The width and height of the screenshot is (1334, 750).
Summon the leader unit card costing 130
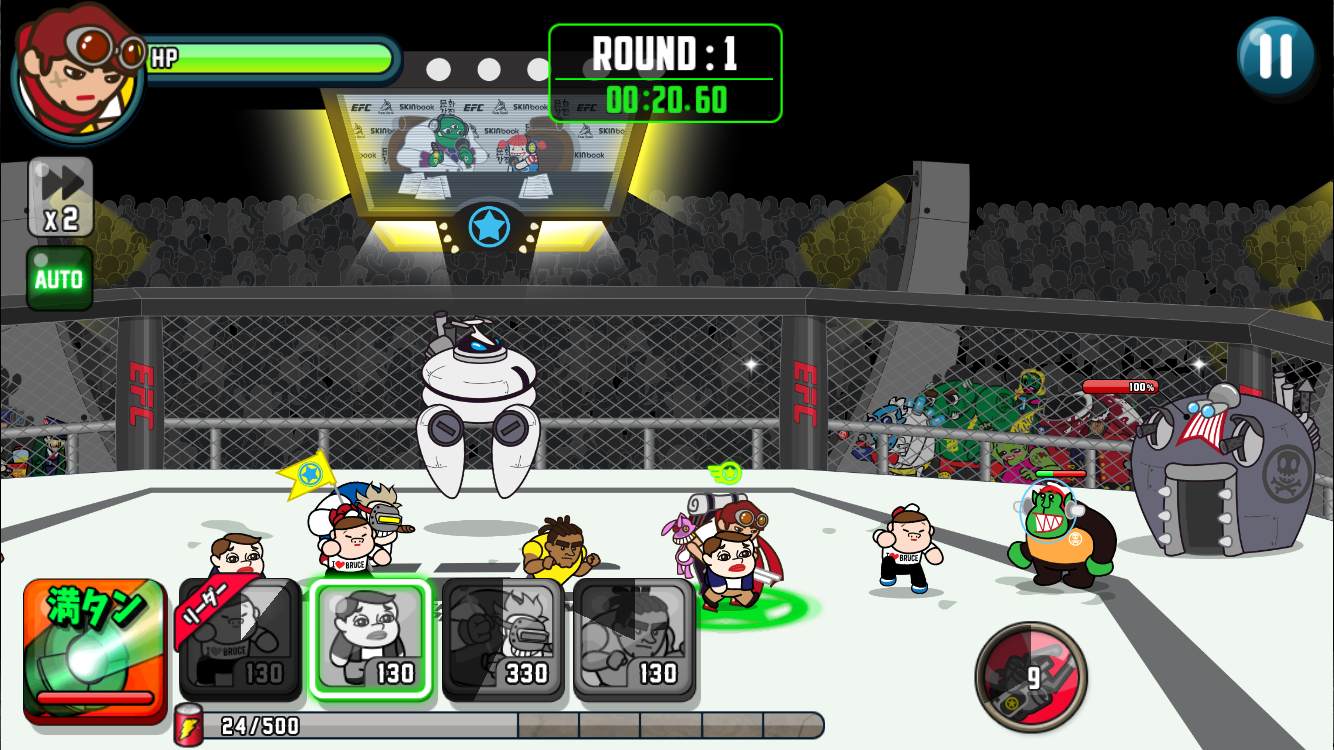point(241,640)
